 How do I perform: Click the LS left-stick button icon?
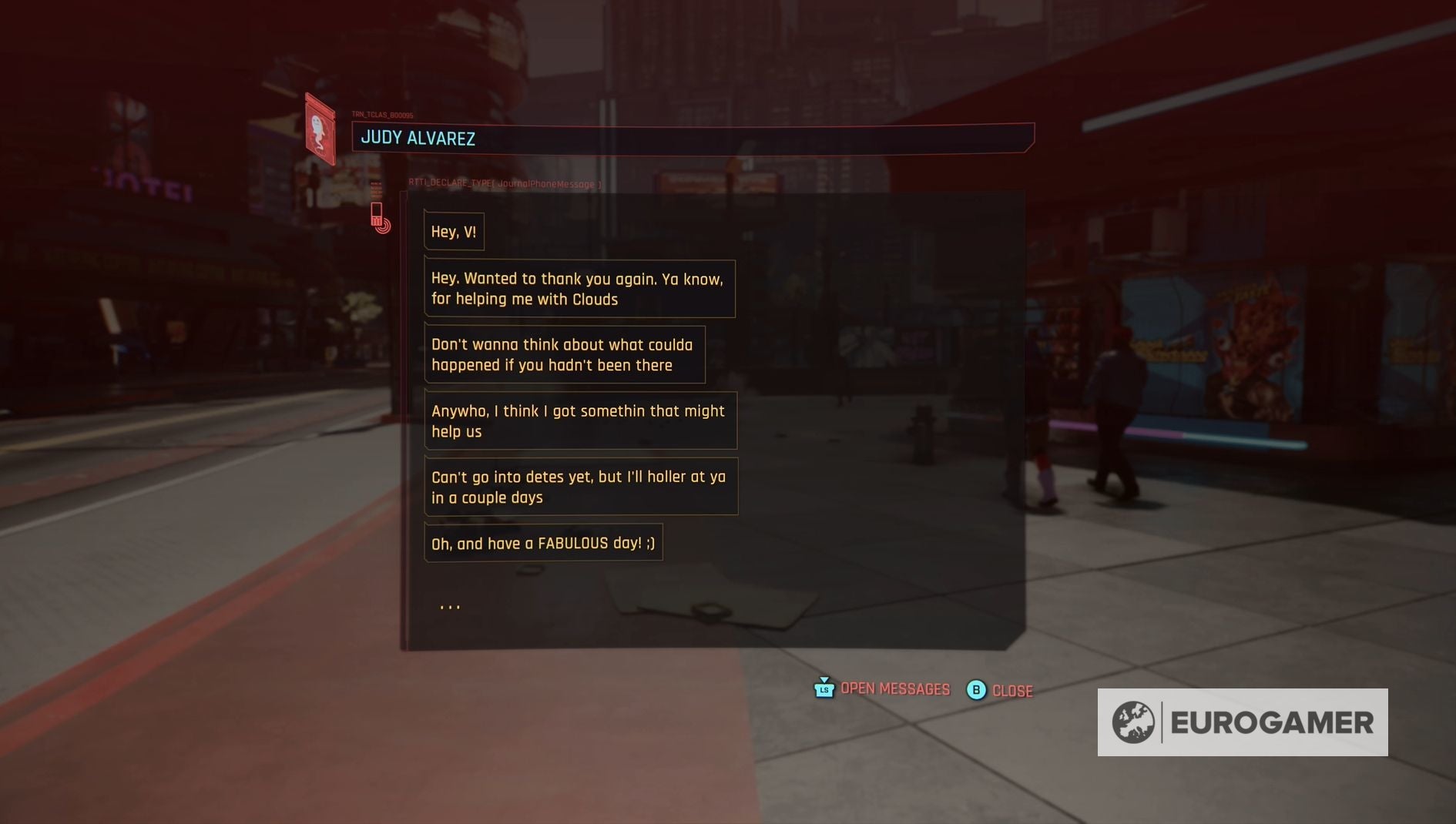[x=824, y=690]
